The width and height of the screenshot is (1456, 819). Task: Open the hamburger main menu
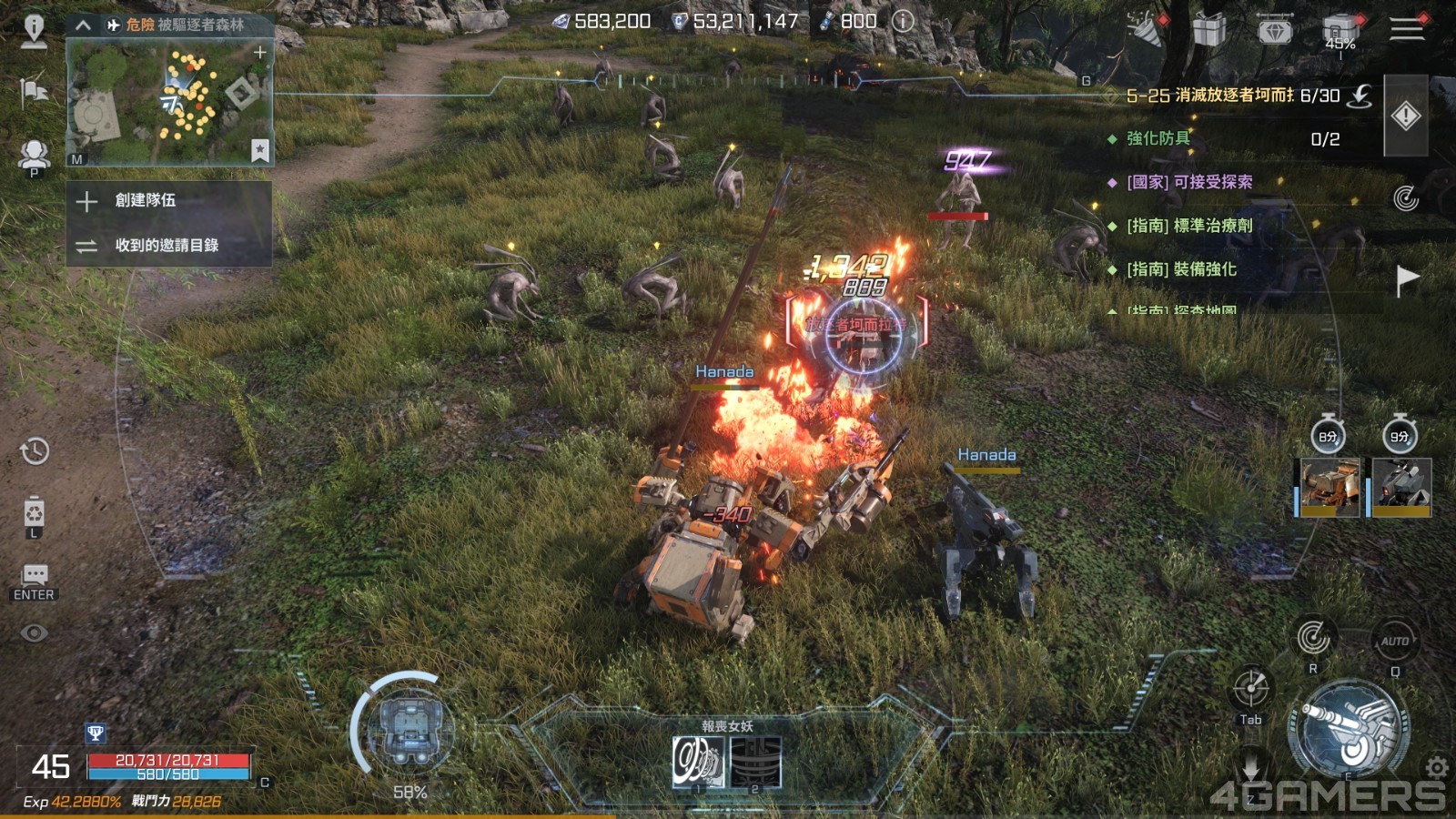coord(1406,29)
